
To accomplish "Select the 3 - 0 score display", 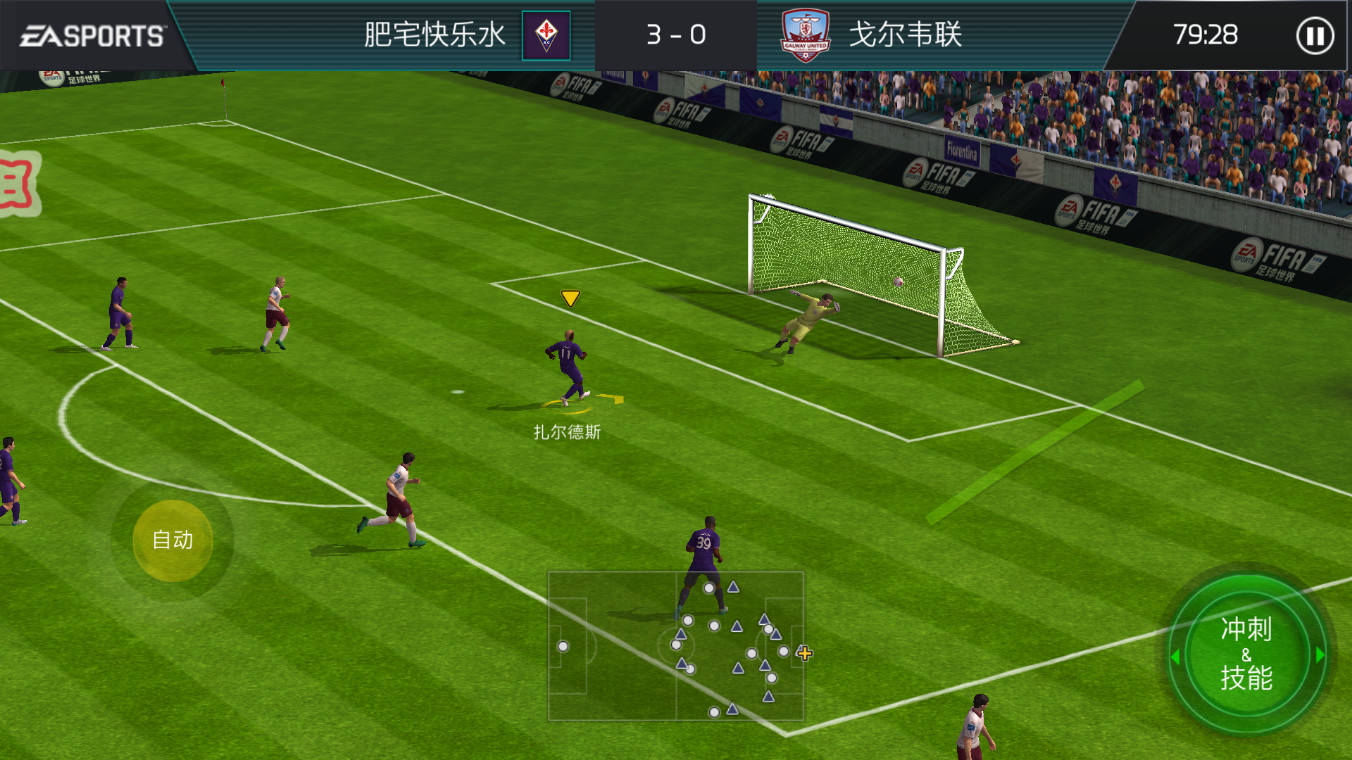I will point(676,35).
